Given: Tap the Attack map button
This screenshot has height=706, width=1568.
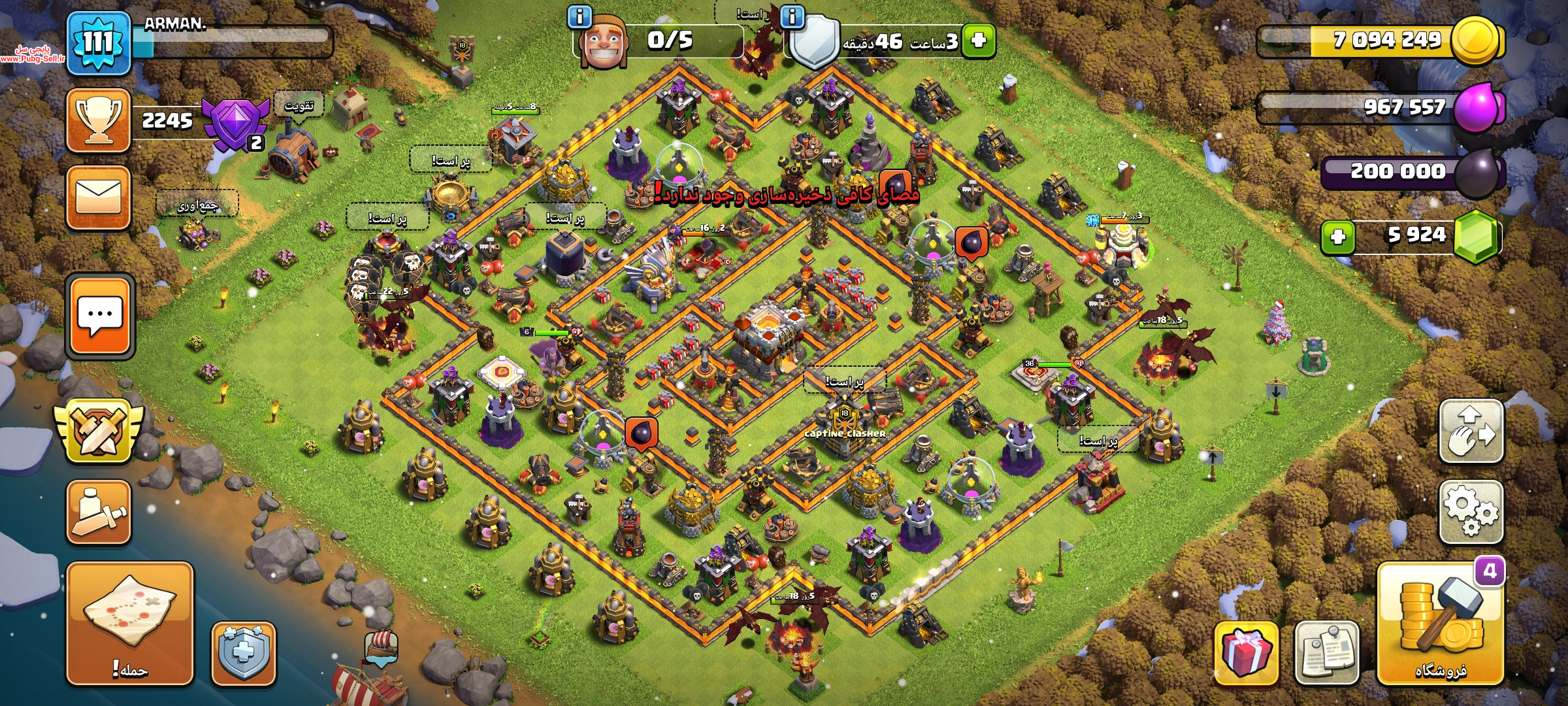Looking at the screenshot, I should click(x=129, y=623).
